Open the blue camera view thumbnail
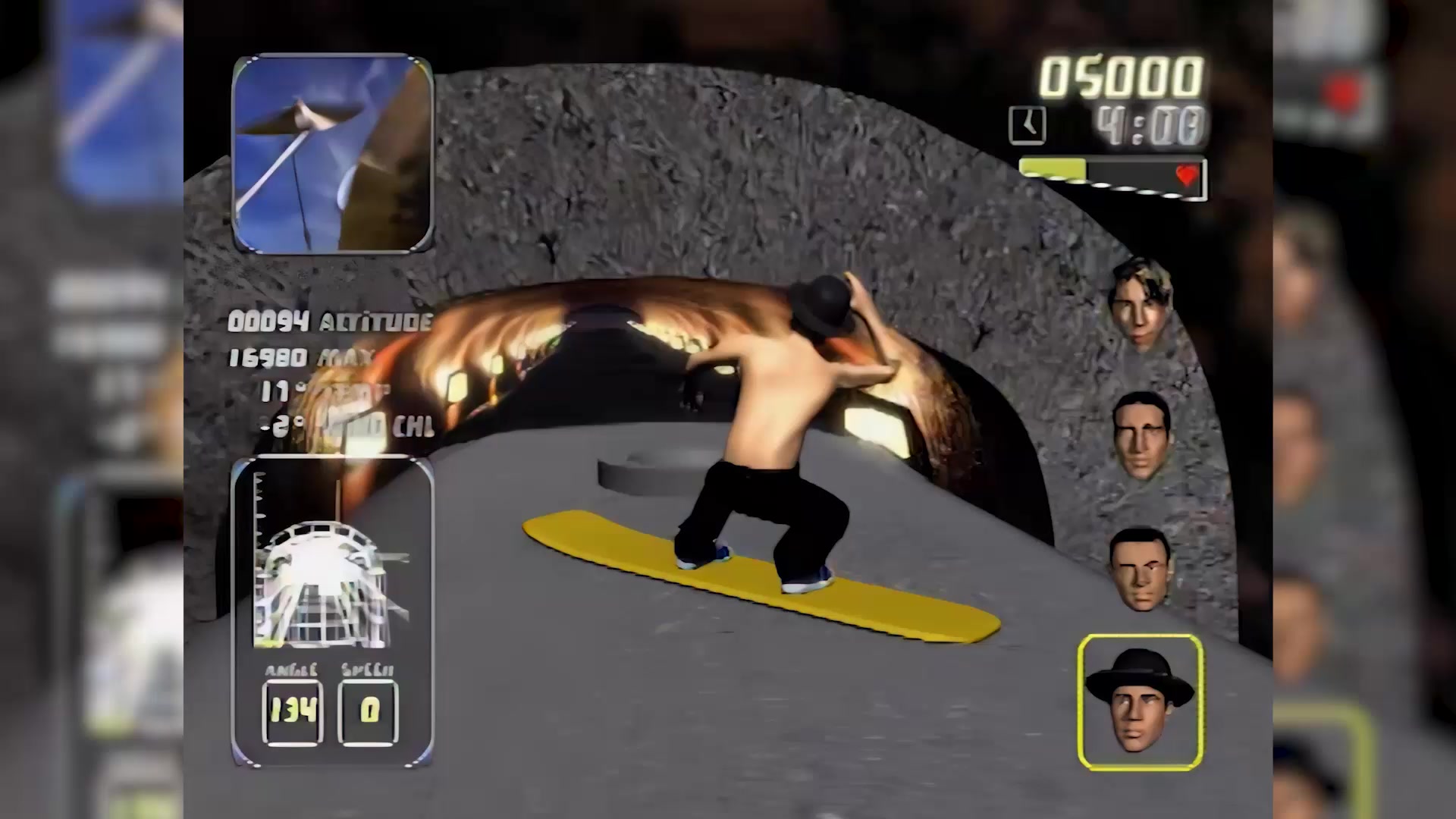The height and width of the screenshot is (819, 1456). pos(332,154)
